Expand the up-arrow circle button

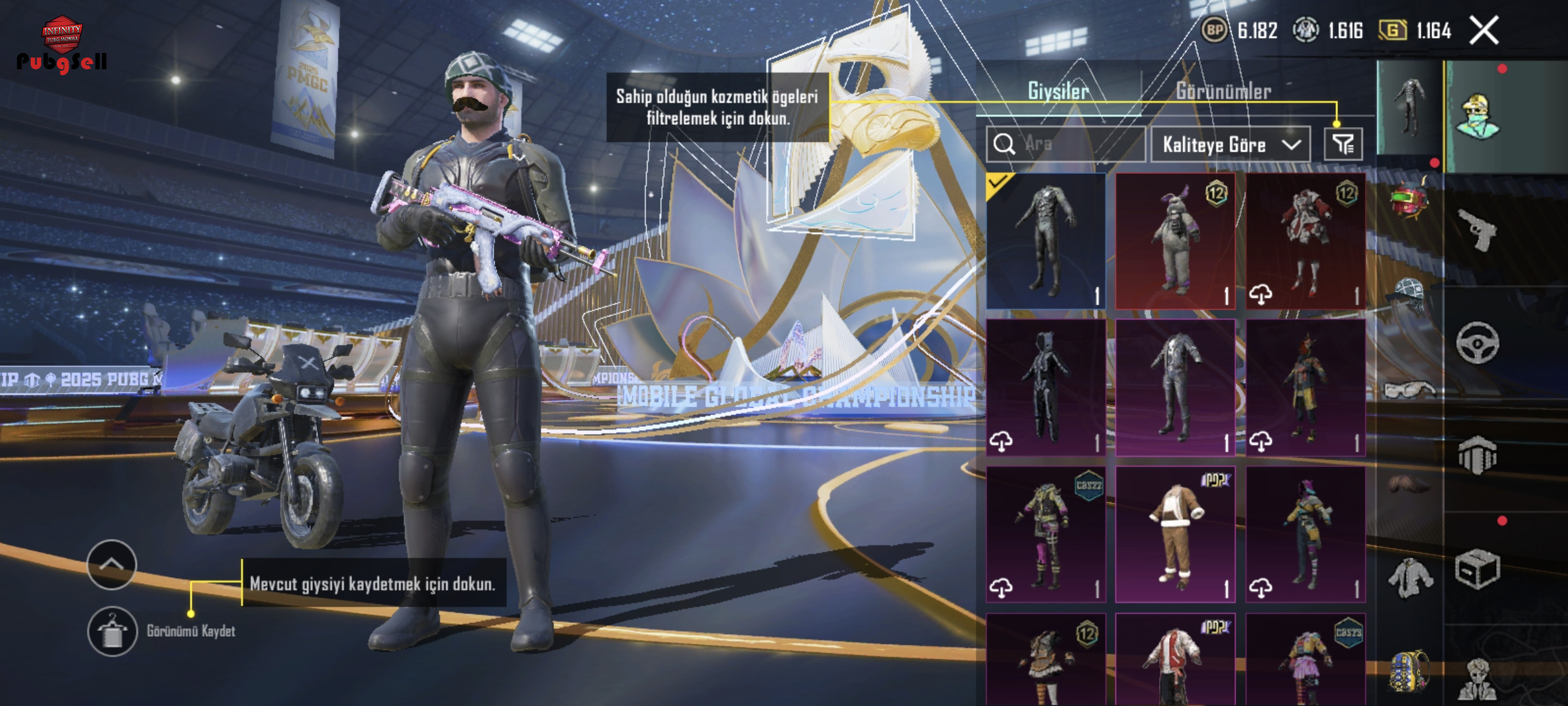pos(112,565)
